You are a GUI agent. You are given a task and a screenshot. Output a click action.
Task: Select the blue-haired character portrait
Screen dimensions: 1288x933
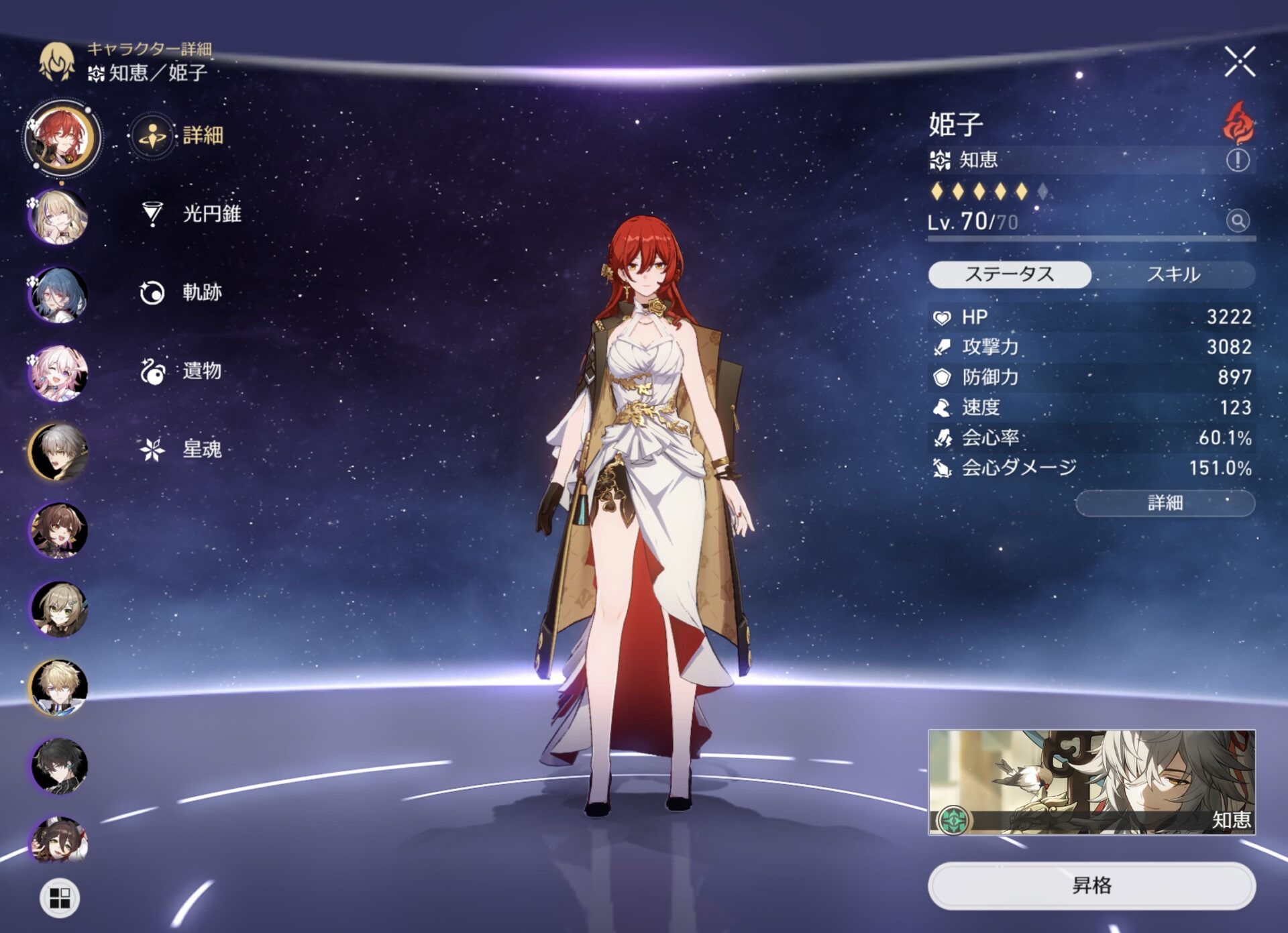coord(59,295)
